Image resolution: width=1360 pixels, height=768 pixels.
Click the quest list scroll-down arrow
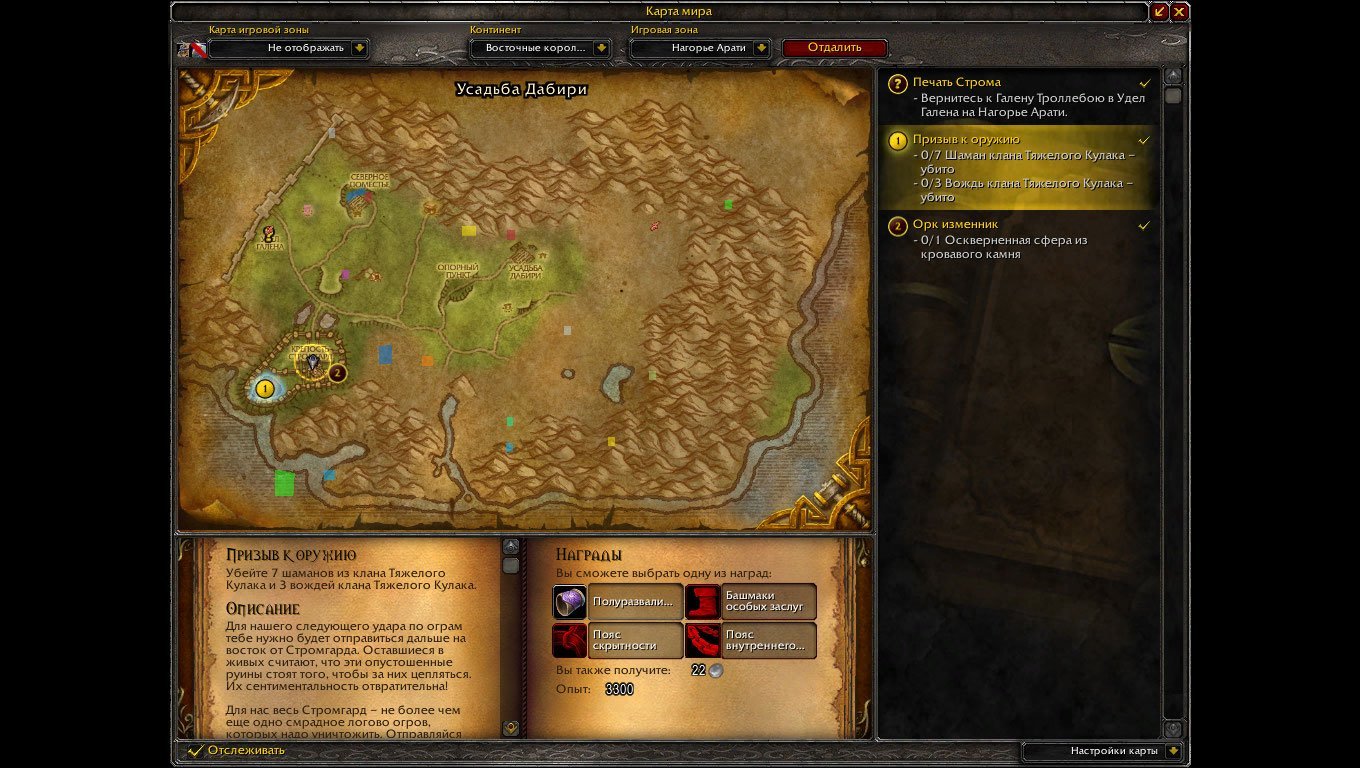[1173, 729]
